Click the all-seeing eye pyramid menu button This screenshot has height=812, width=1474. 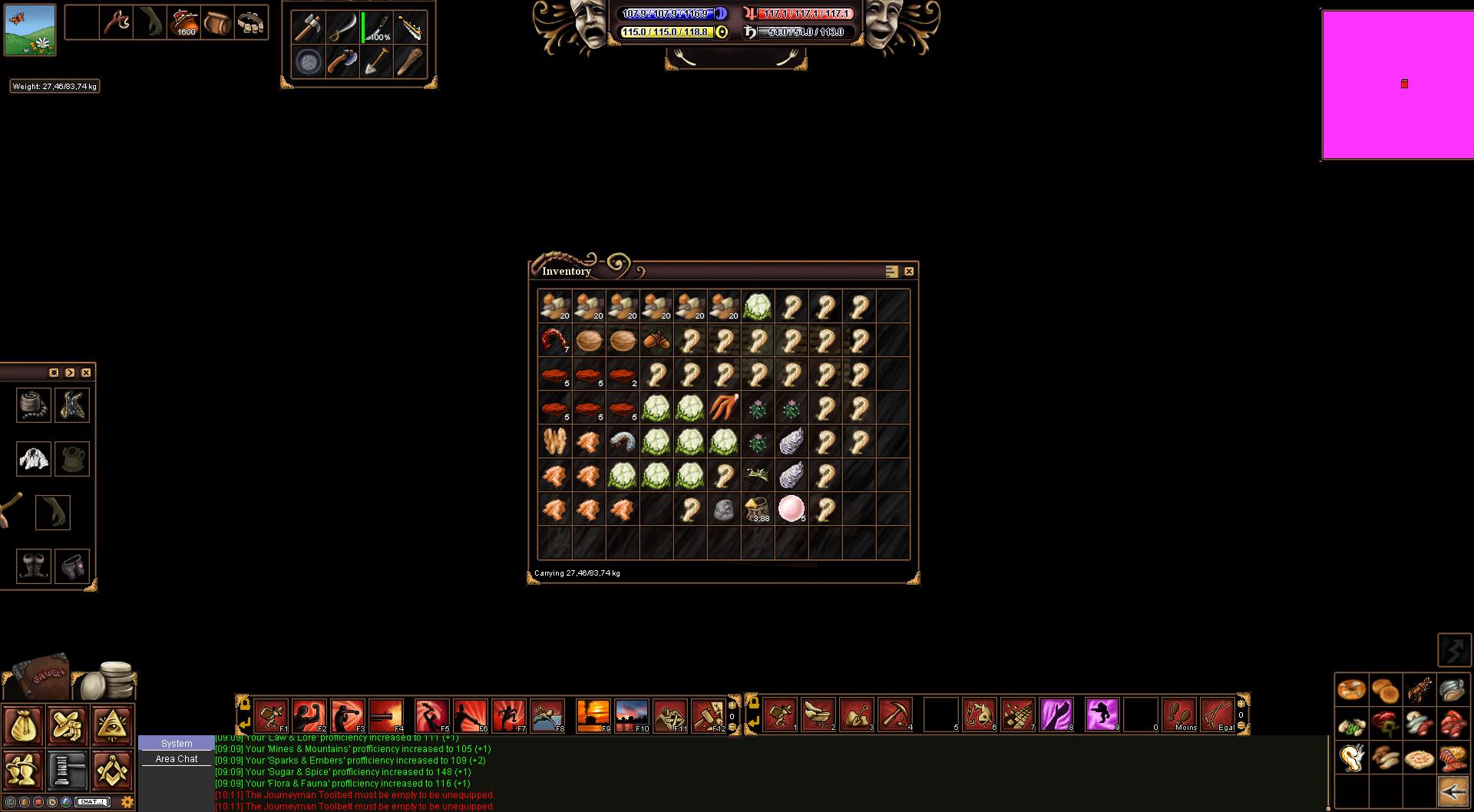tap(112, 726)
